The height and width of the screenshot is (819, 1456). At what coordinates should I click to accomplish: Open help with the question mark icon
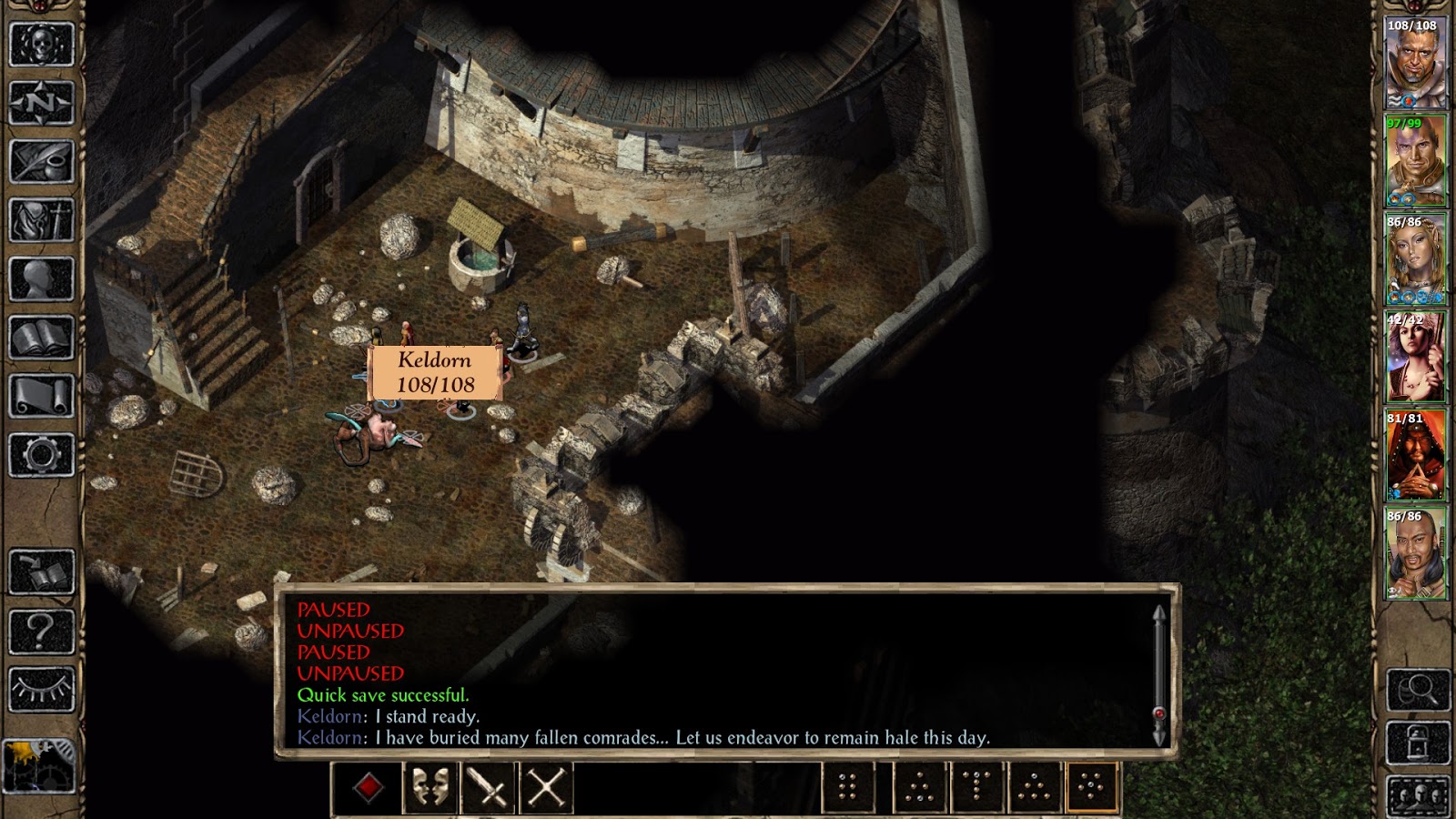[x=41, y=628]
